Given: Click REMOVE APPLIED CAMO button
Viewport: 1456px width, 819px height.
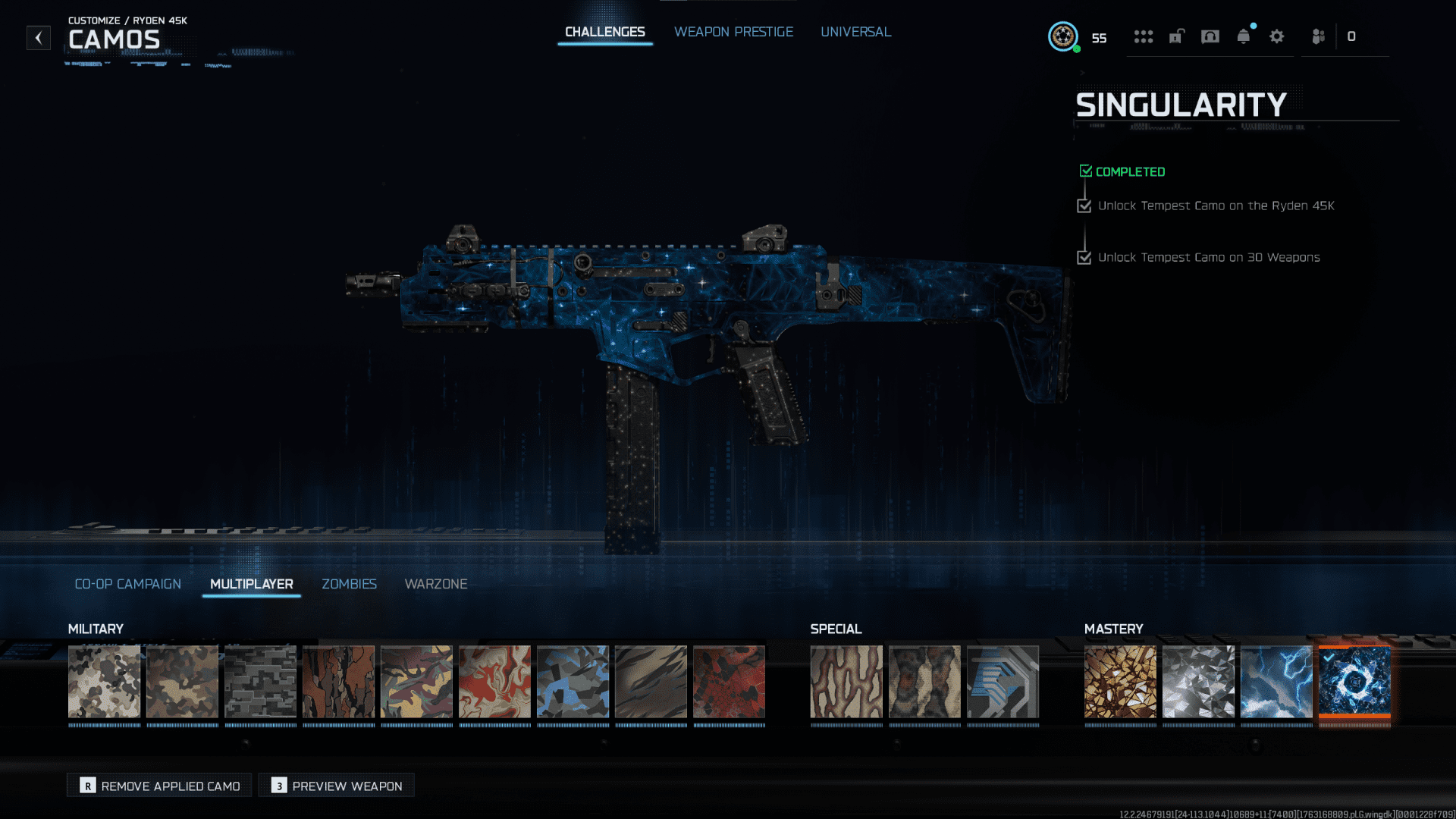Looking at the screenshot, I should [x=158, y=785].
